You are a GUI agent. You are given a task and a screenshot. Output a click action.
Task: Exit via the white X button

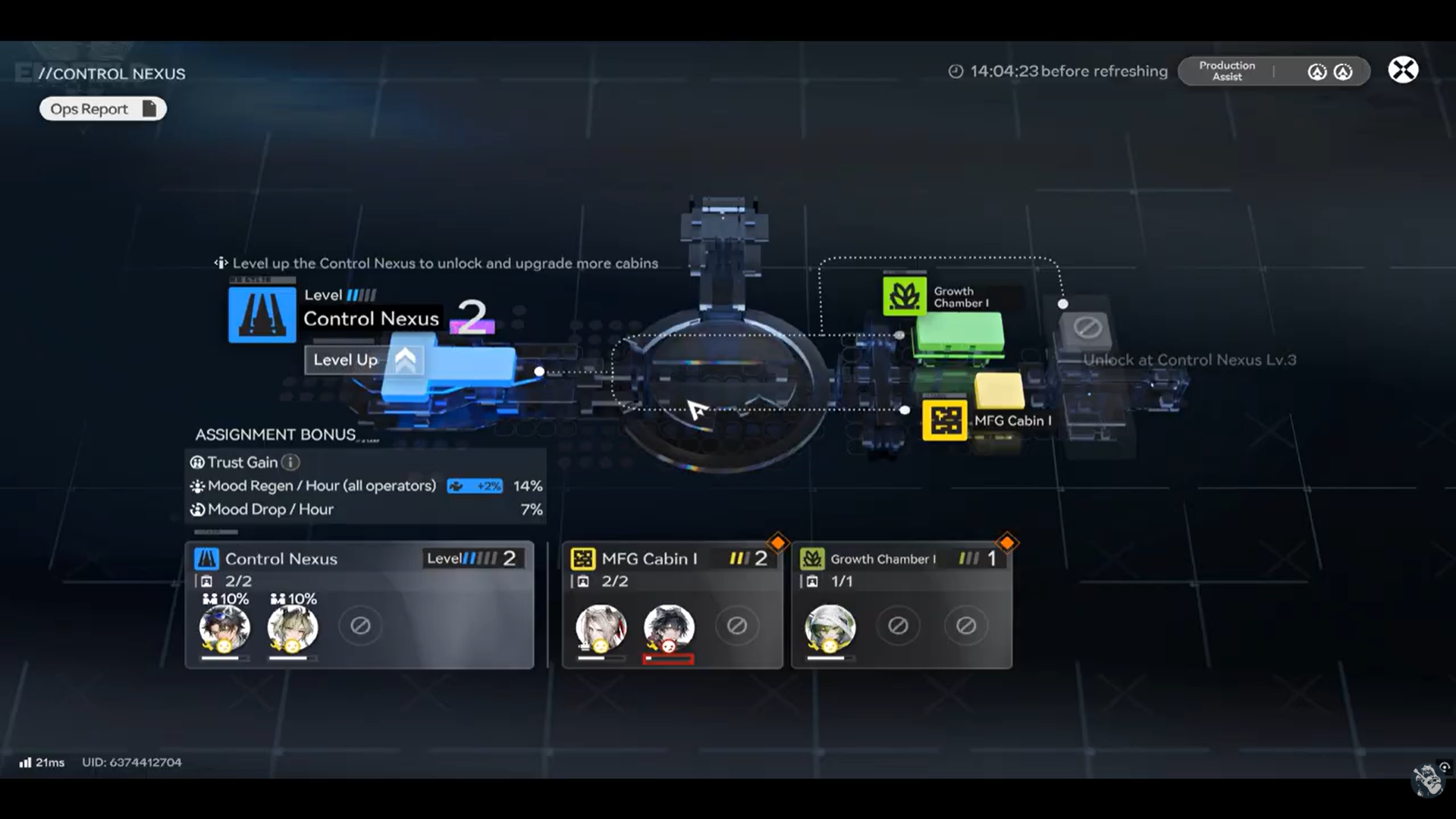click(1404, 70)
